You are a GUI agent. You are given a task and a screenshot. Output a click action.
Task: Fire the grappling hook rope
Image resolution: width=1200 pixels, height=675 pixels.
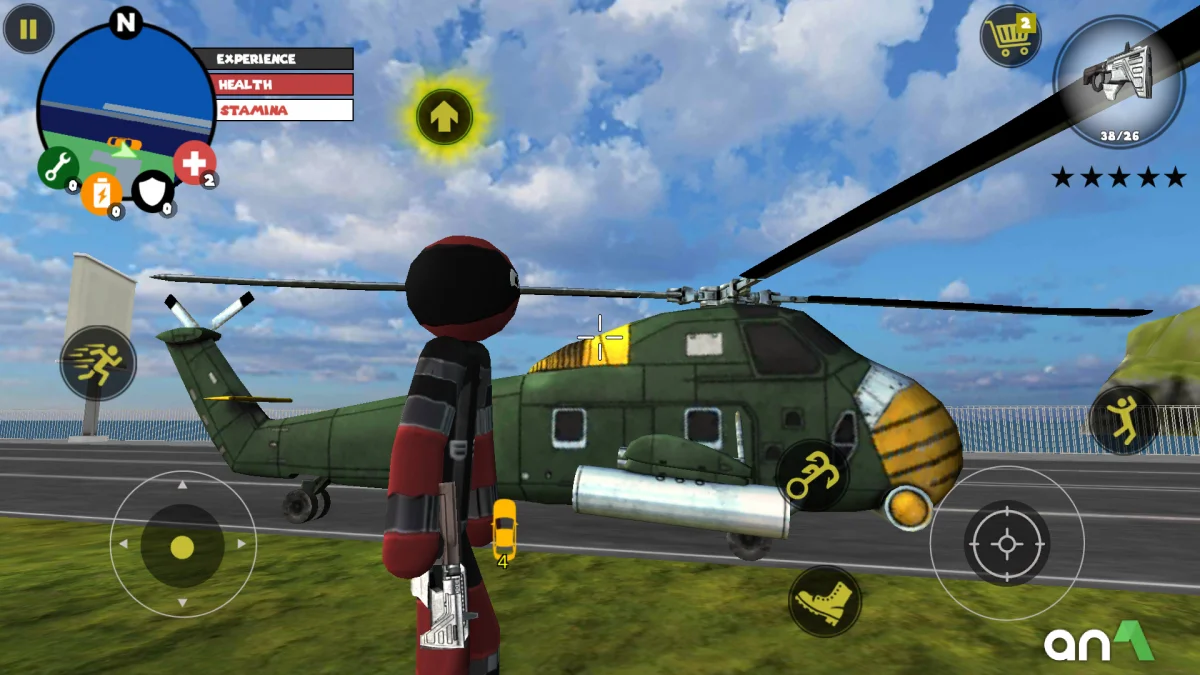pyautogui.click(x=812, y=475)
